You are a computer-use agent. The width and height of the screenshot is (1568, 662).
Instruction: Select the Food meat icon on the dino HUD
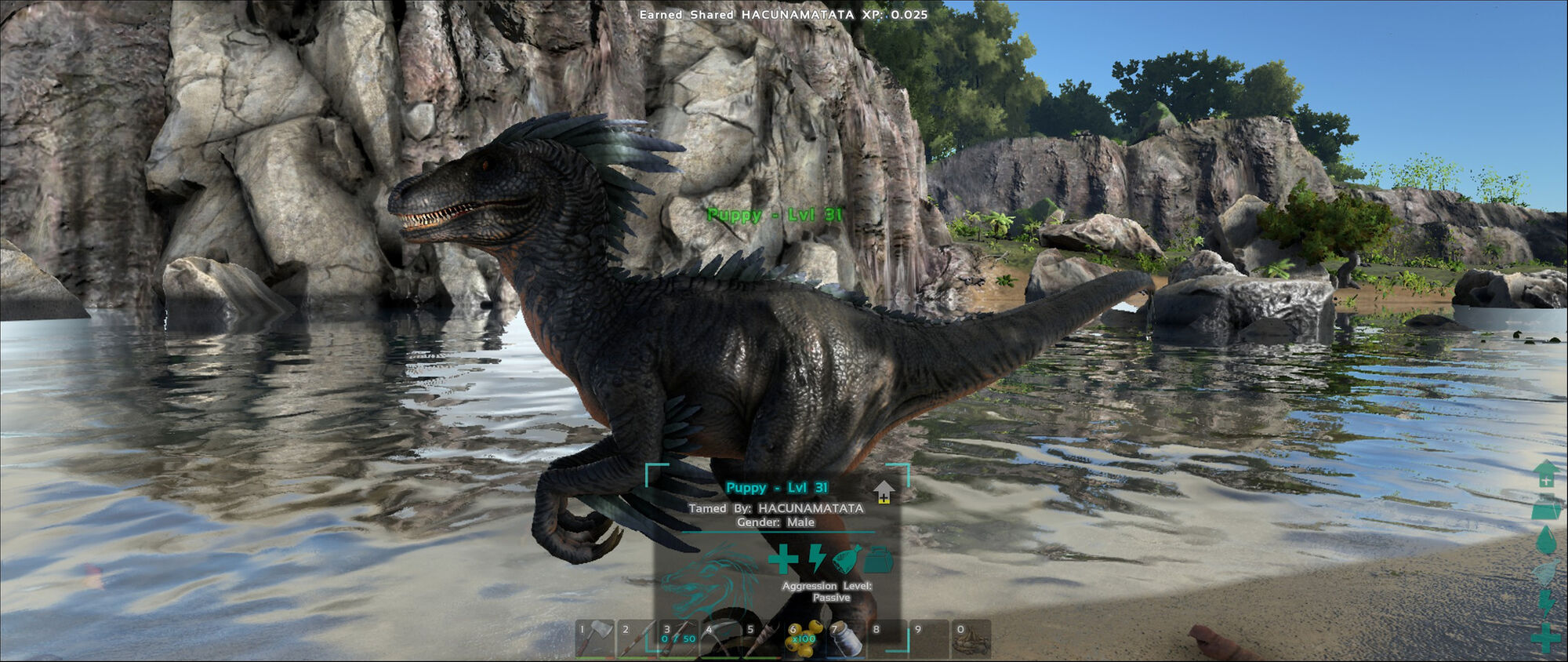(x=846, y=559)
